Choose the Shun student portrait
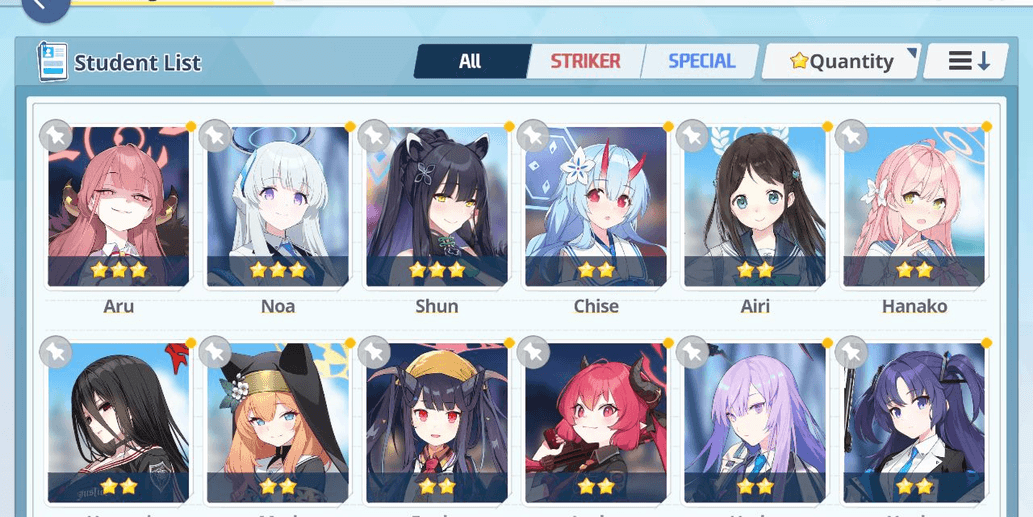Screen dimensions: 1033x517 pos(437,207)
